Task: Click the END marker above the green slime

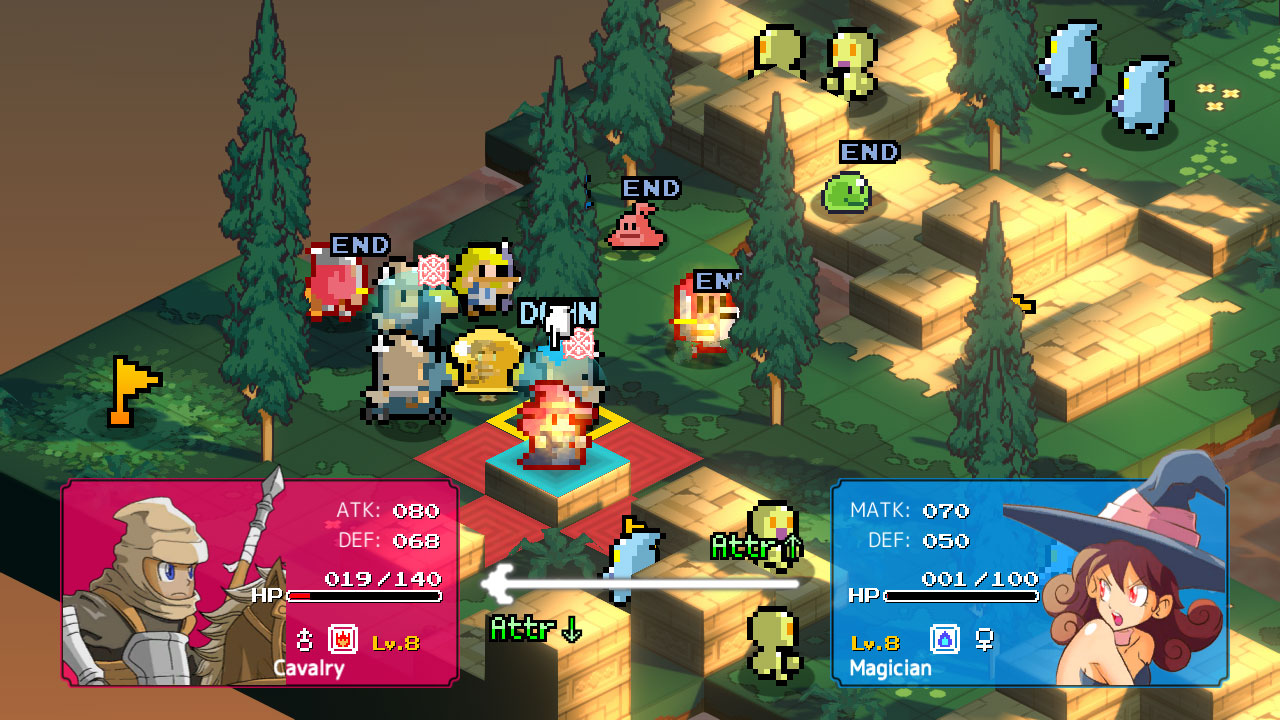Action: (868, 152)
